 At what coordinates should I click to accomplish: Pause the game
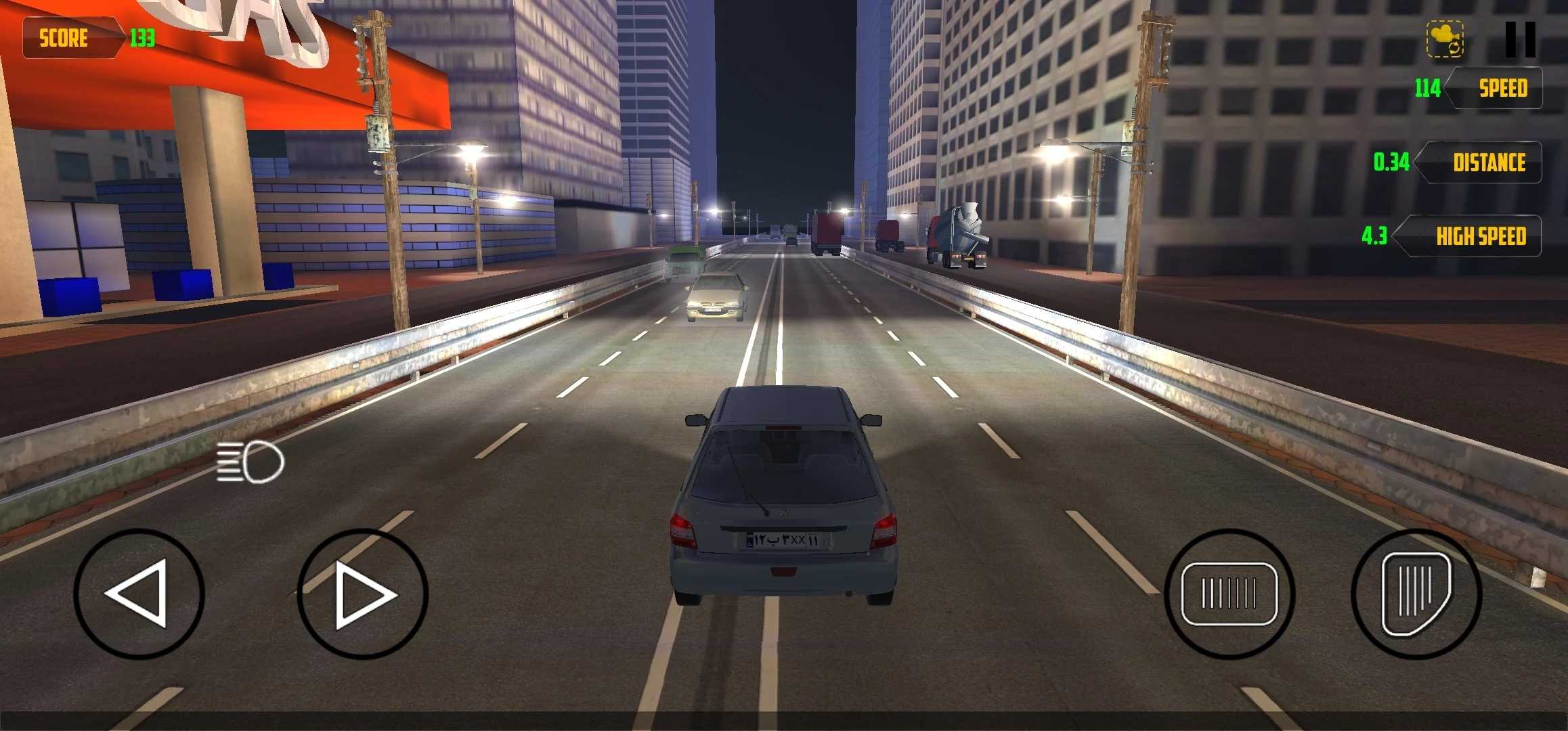[x=1520, y=39]
